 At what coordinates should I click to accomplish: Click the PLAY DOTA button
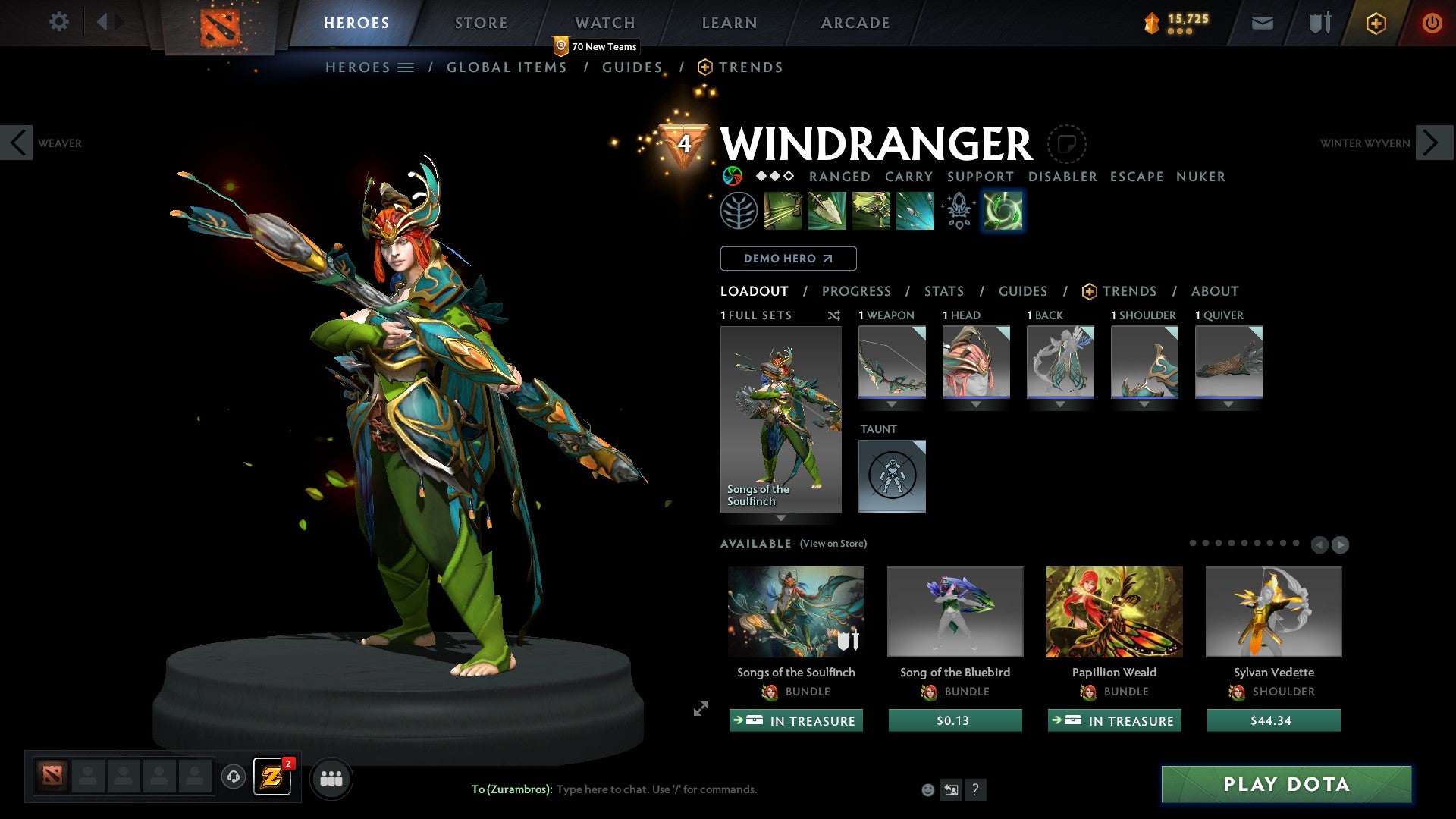point(1286,784)
